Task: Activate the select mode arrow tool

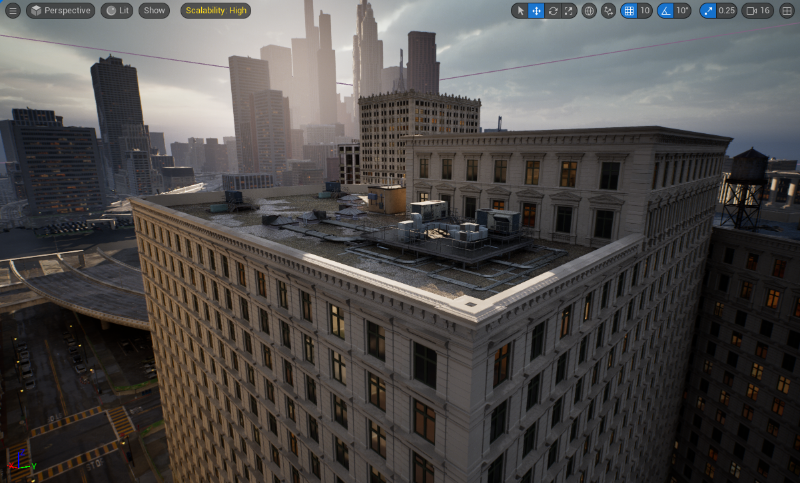Action: tap(520, 11)
